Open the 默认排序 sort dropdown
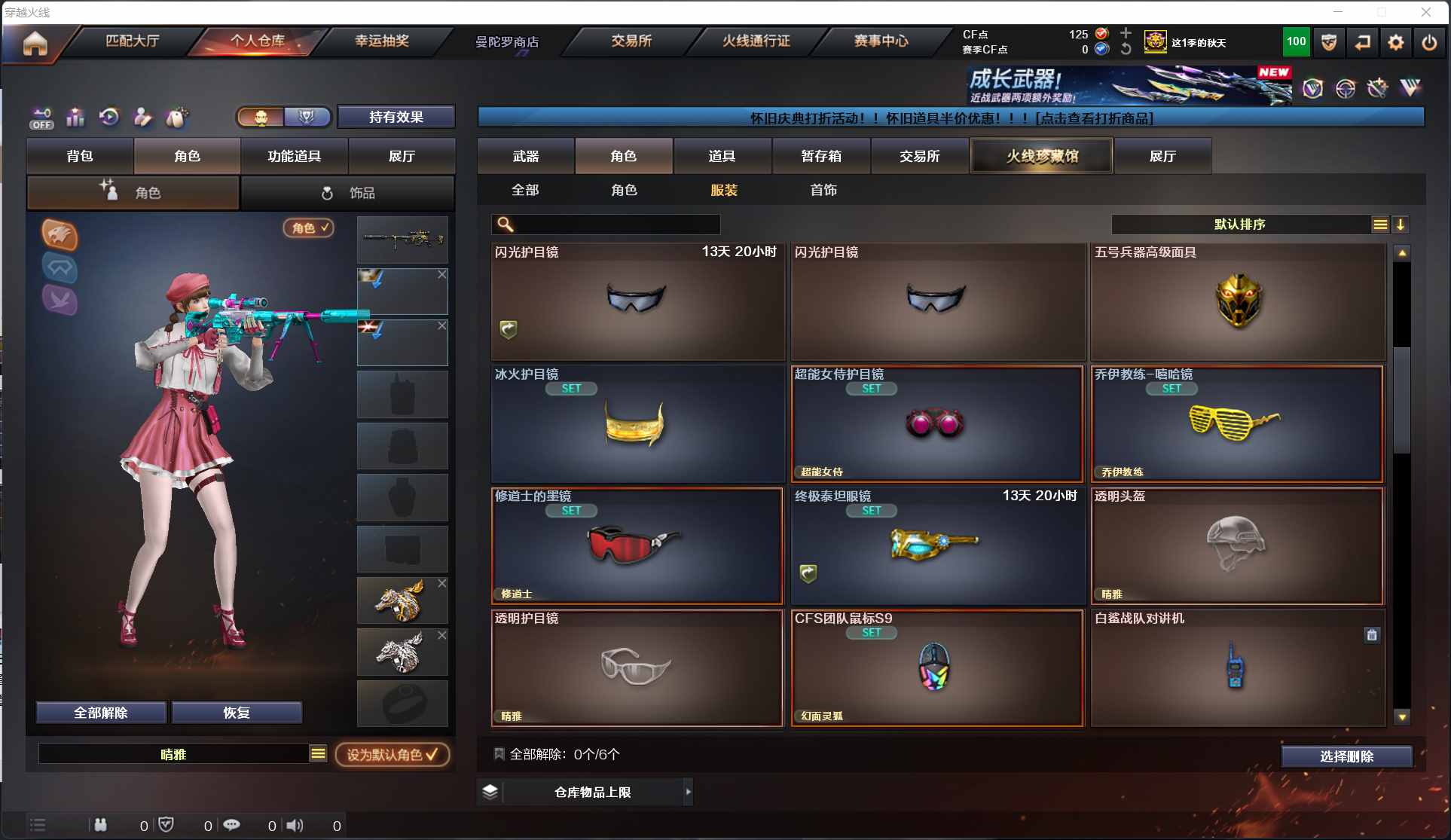 (1239, 225)
